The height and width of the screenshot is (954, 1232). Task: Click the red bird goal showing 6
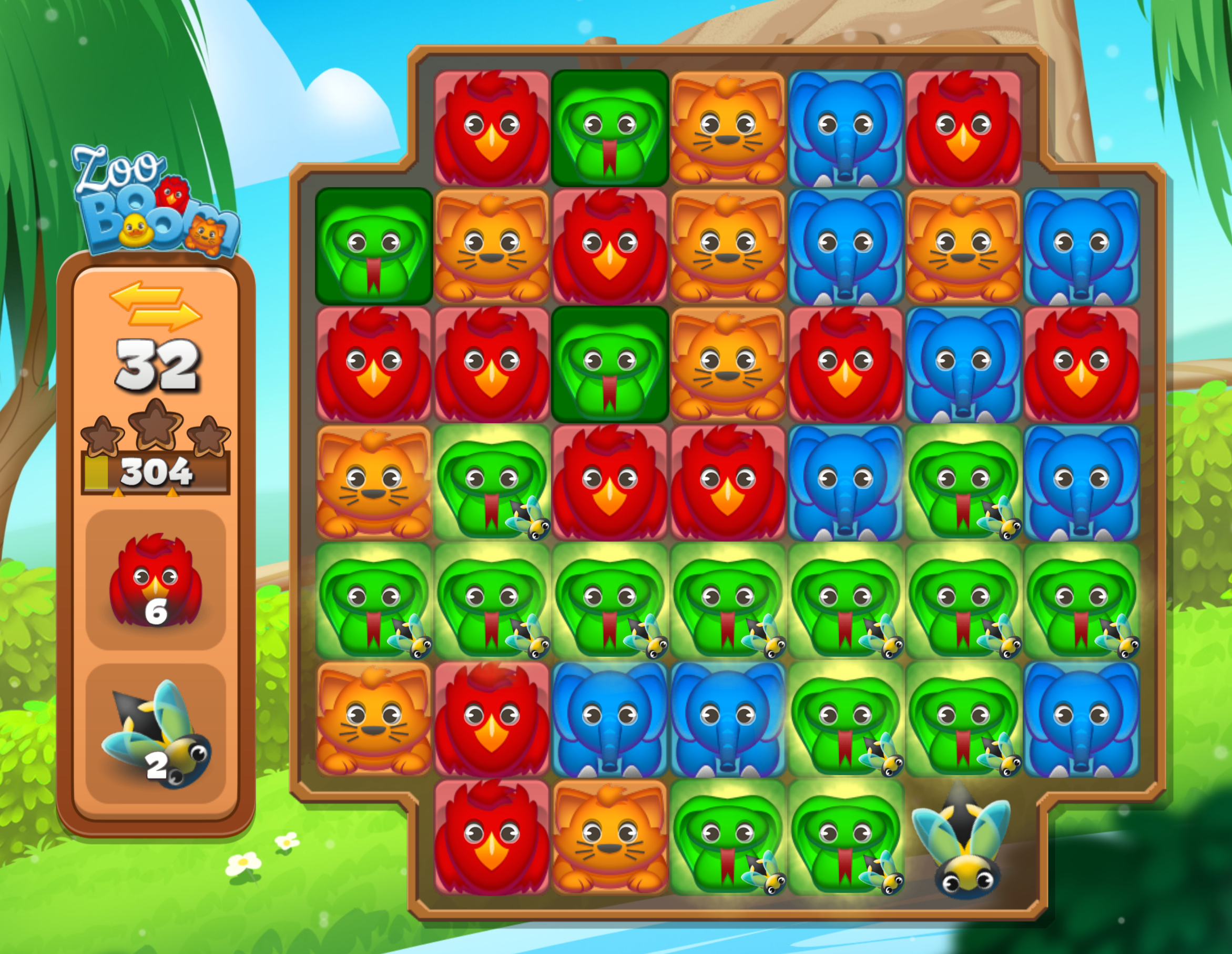156,580
